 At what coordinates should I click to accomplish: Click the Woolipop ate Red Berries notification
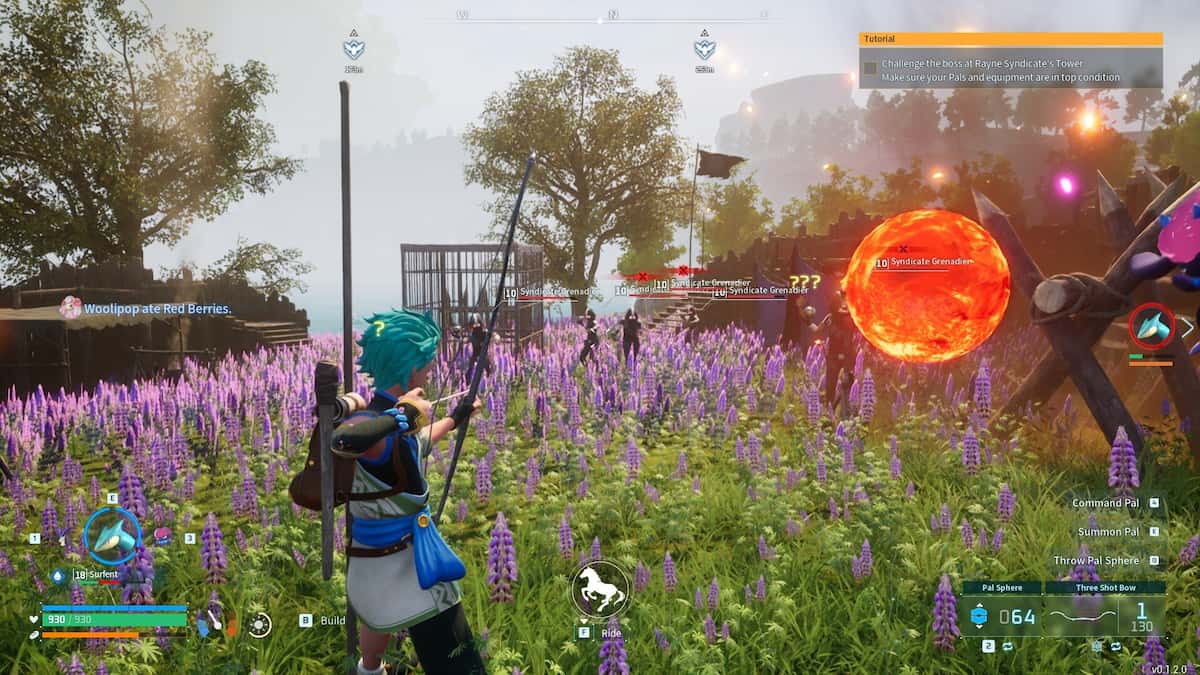[x=157, y=309]
